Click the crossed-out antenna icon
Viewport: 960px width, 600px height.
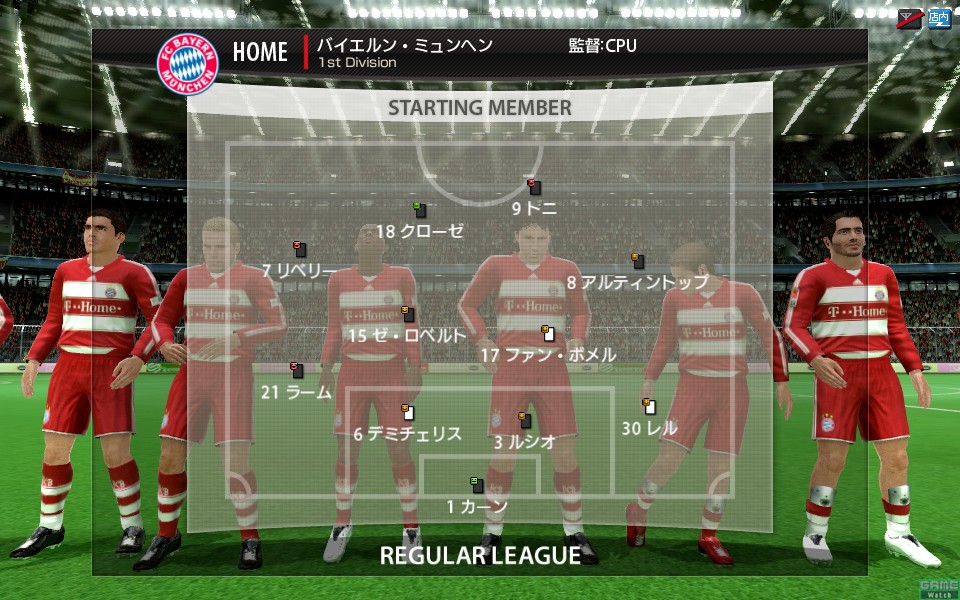click(909, 18)
